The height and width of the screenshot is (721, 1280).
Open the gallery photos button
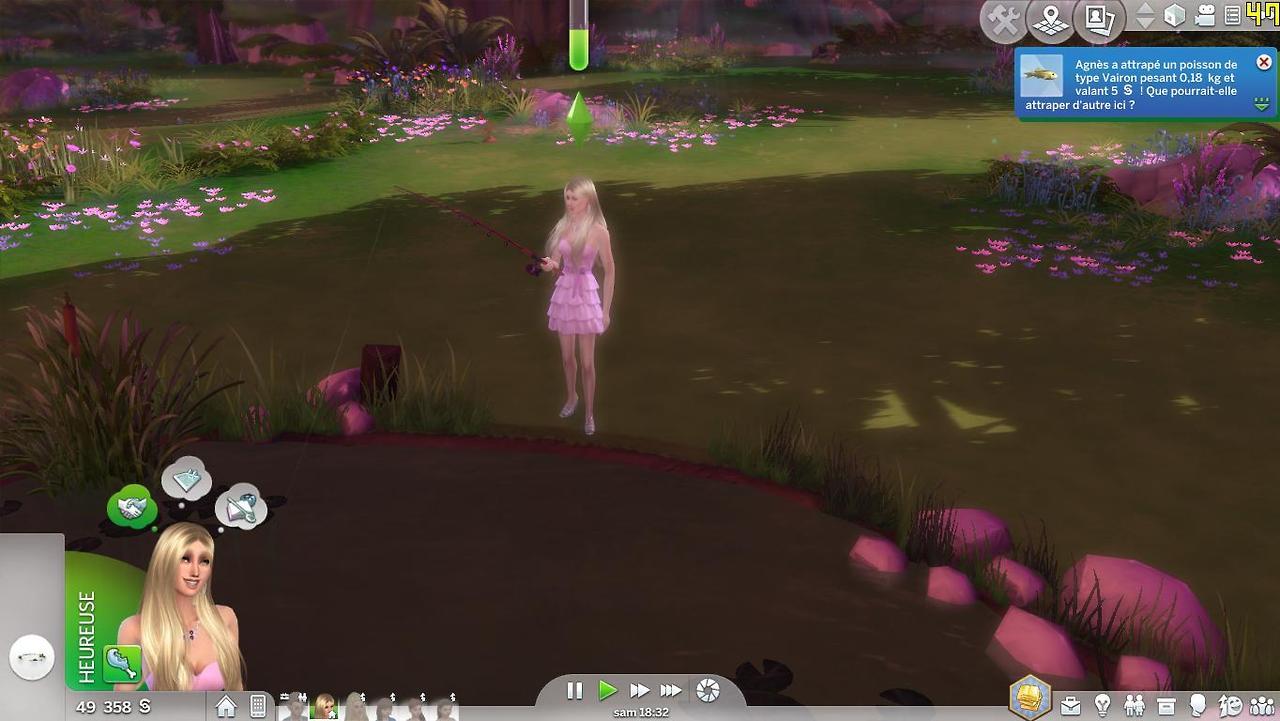pos(1099,20)
